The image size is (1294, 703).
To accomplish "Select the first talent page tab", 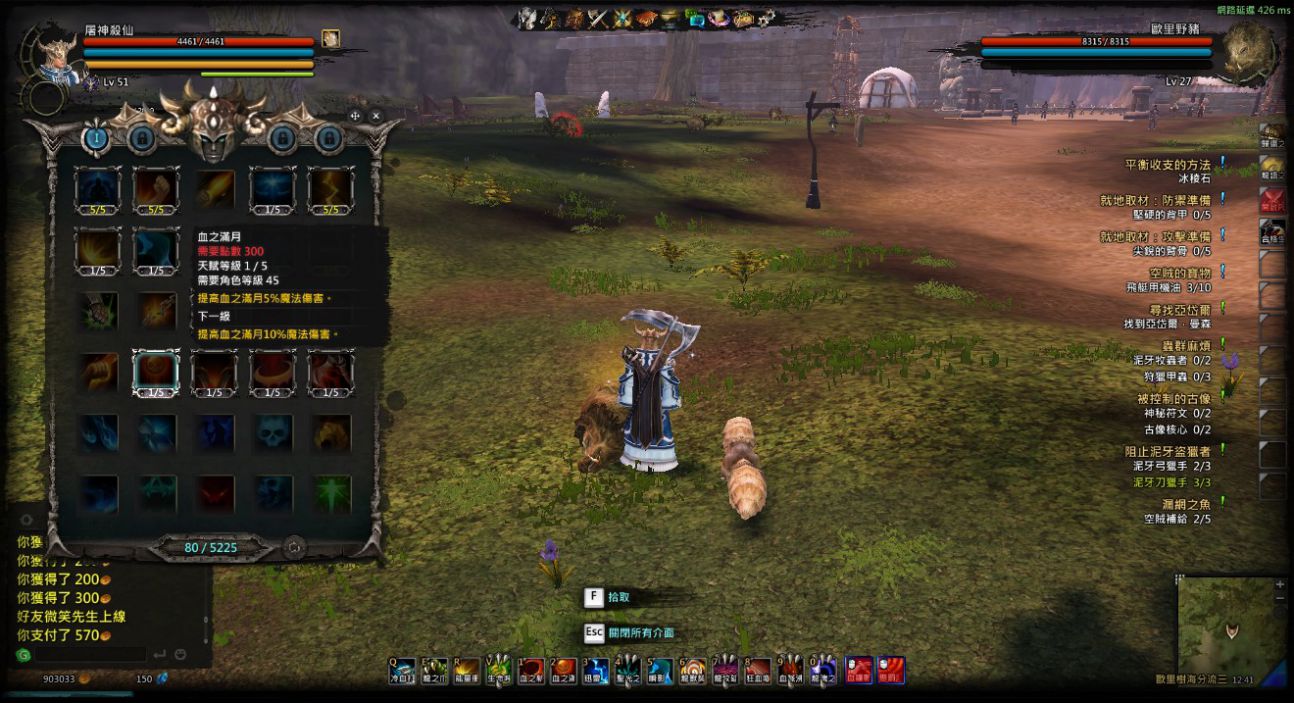I will point(96,138).
